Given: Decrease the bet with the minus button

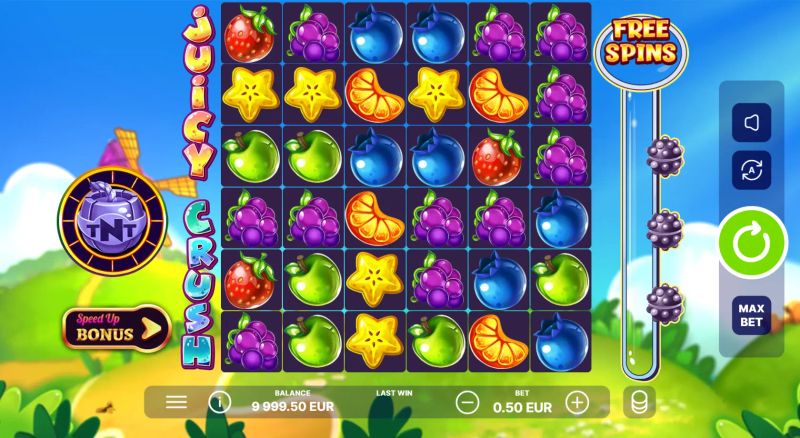Looking at the screenshot, I should (x=467, y=402).
